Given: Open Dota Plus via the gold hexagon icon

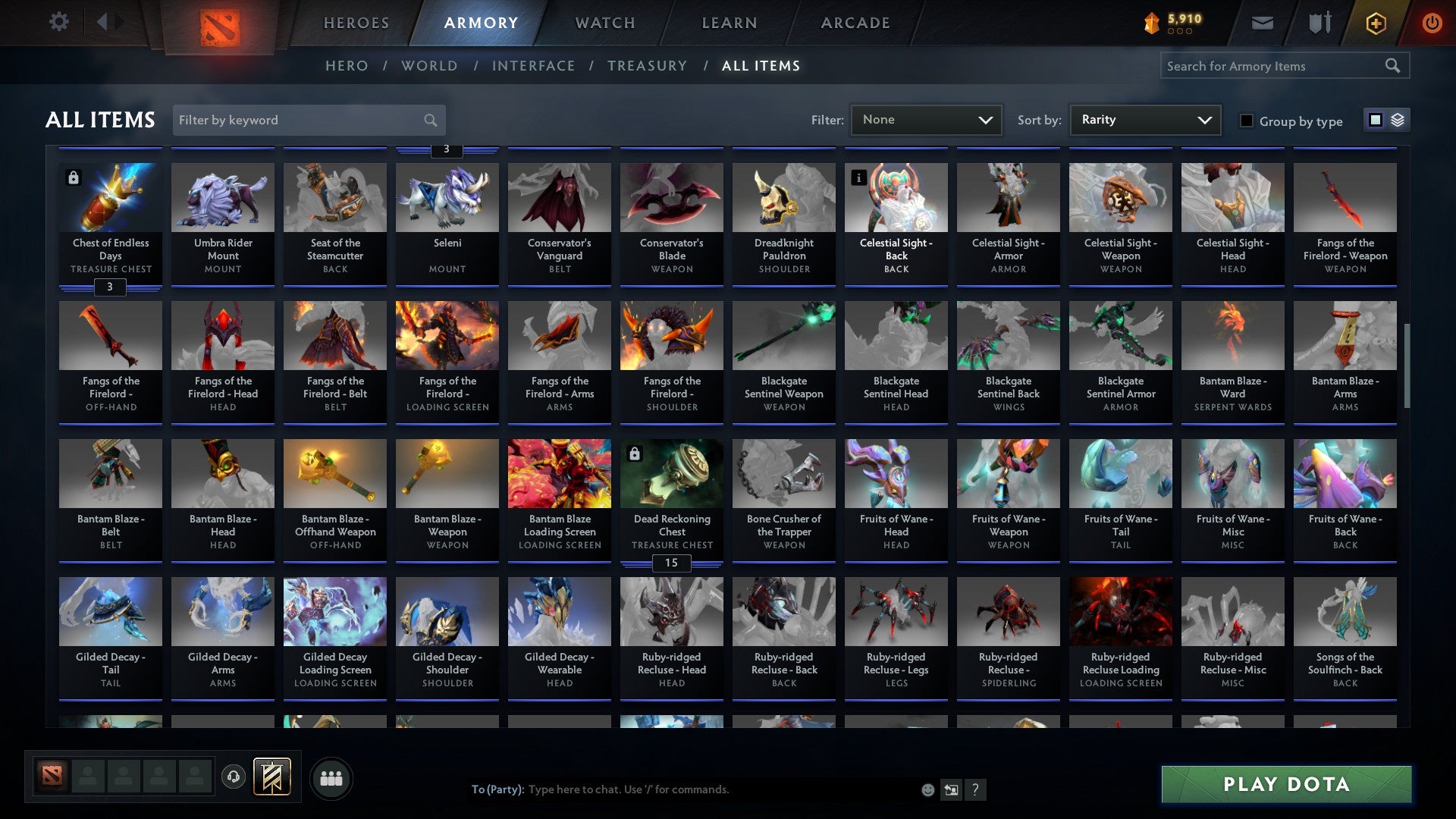Looking at the screenshot, I should coord(1375,22).
